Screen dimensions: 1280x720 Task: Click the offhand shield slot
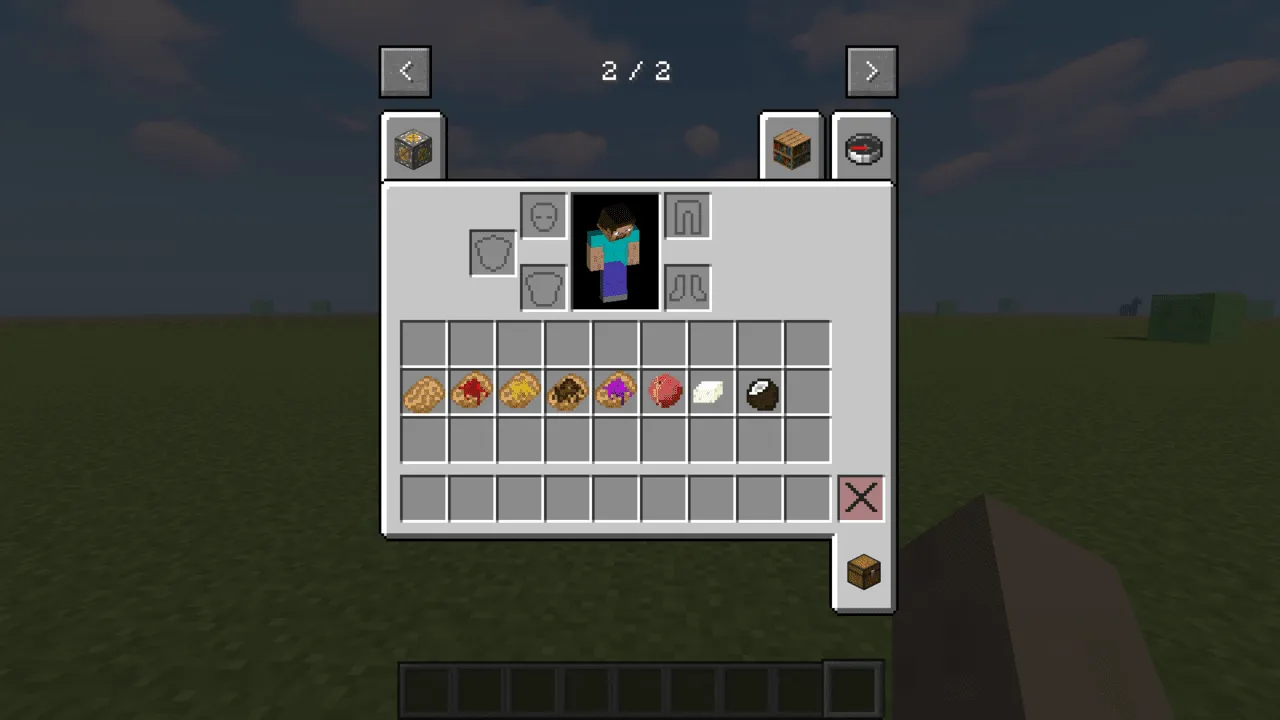(492, 251)
